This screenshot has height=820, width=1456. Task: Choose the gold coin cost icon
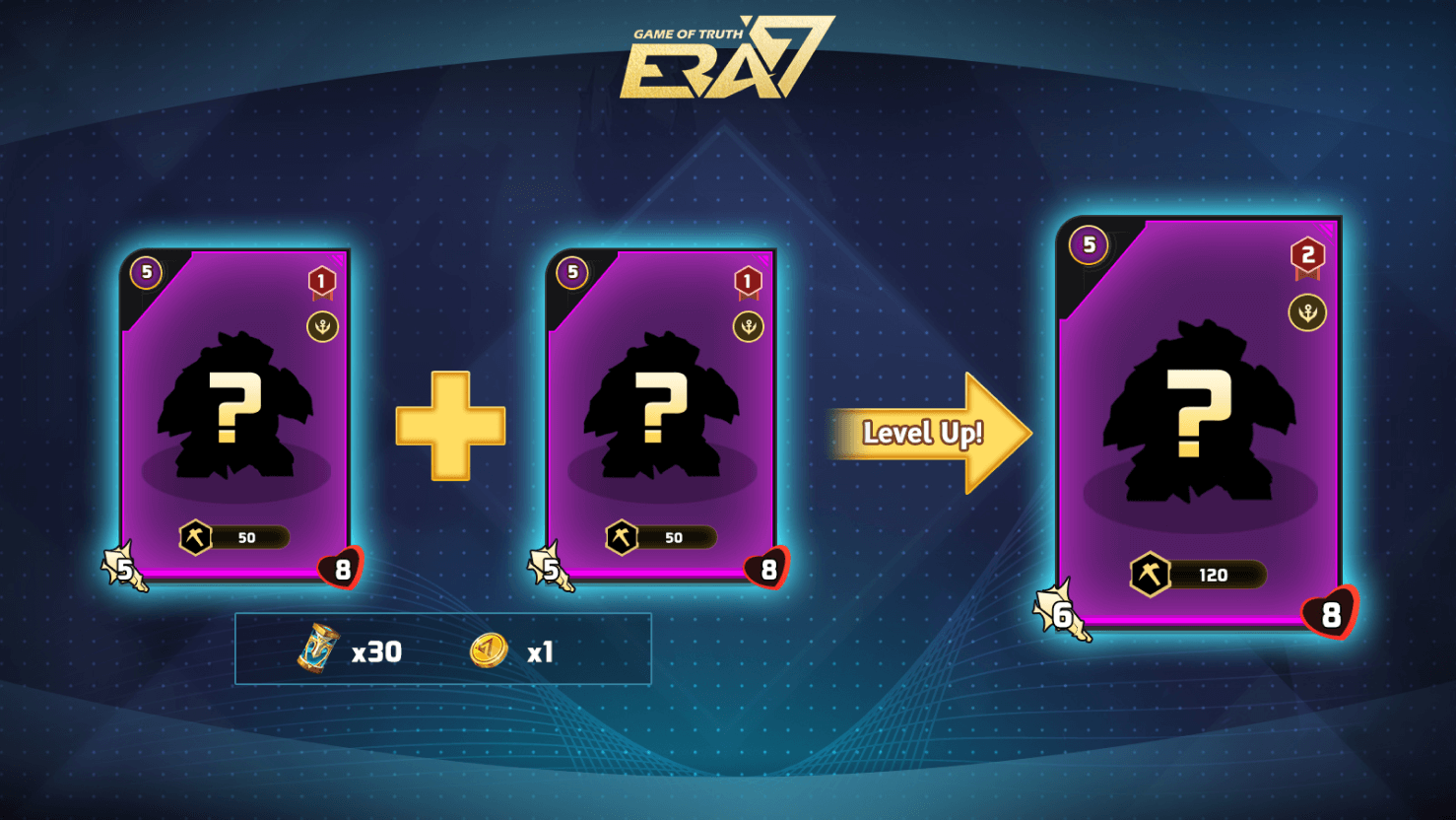point(489,650)
